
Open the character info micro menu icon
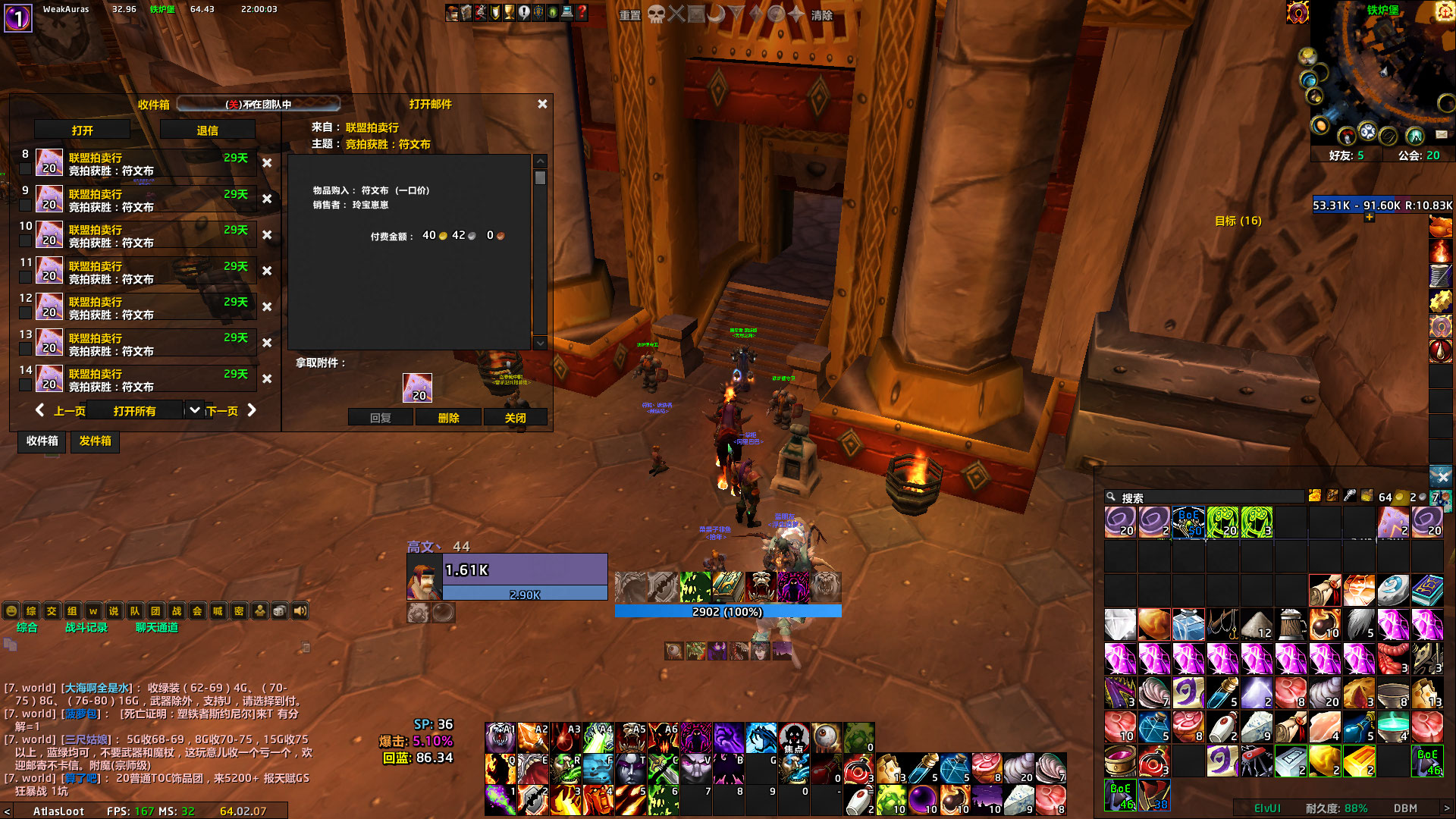click(x=452, y=11)
